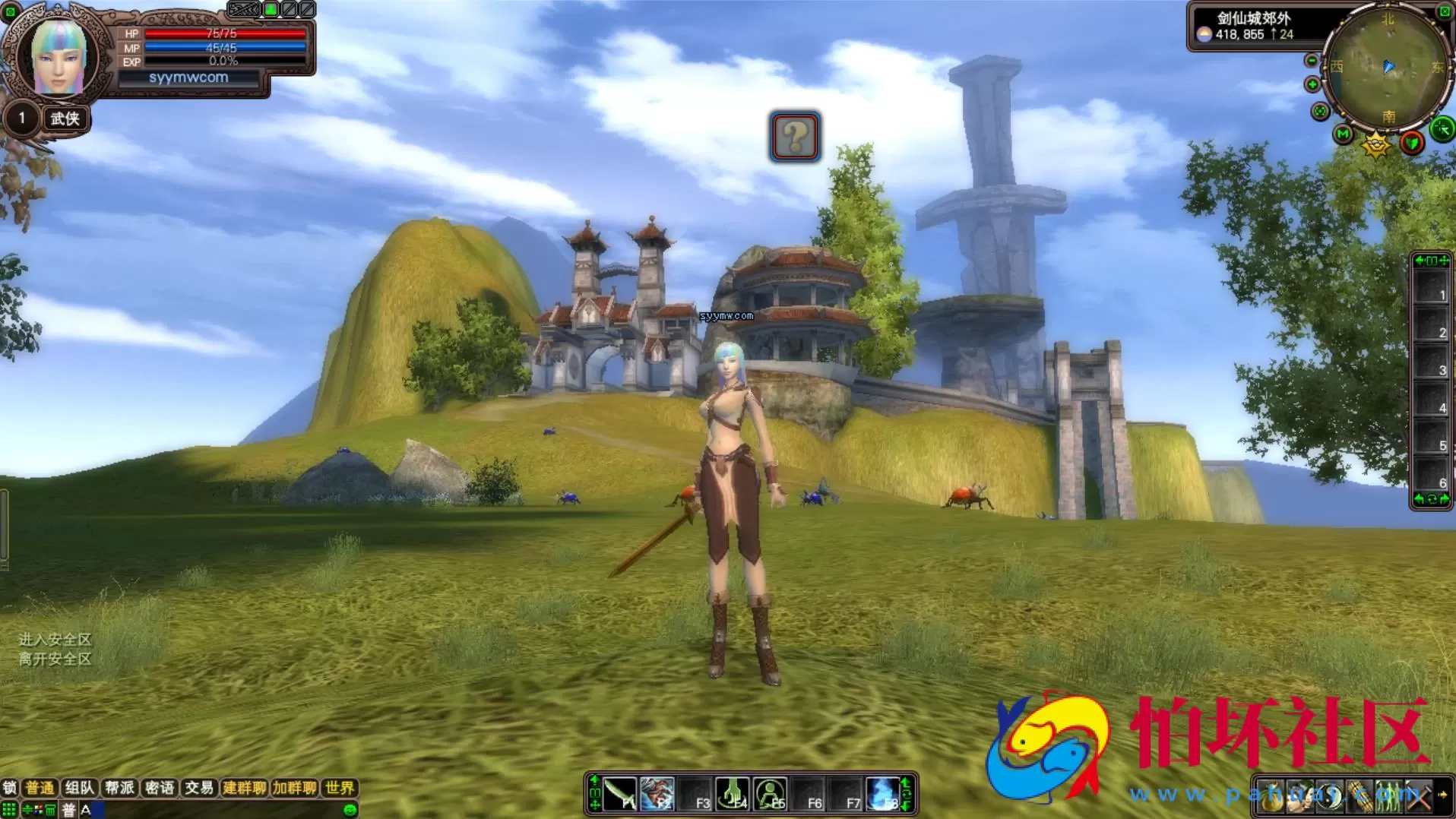The height and width of the screenshot is (819, 1456).
Task: Activate the F1 sword attack skill
Action: (x=620, y=795)
